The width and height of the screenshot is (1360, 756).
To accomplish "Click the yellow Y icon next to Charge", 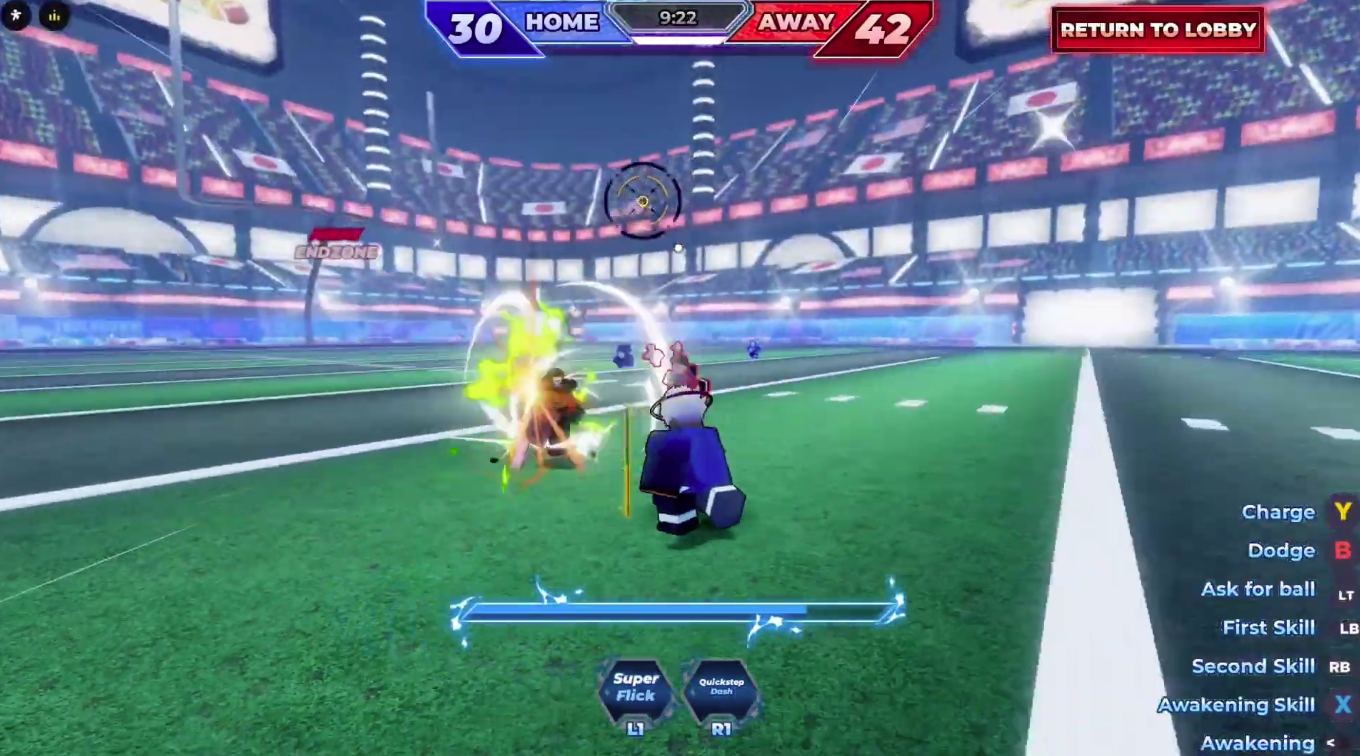I will (1343, 511).
